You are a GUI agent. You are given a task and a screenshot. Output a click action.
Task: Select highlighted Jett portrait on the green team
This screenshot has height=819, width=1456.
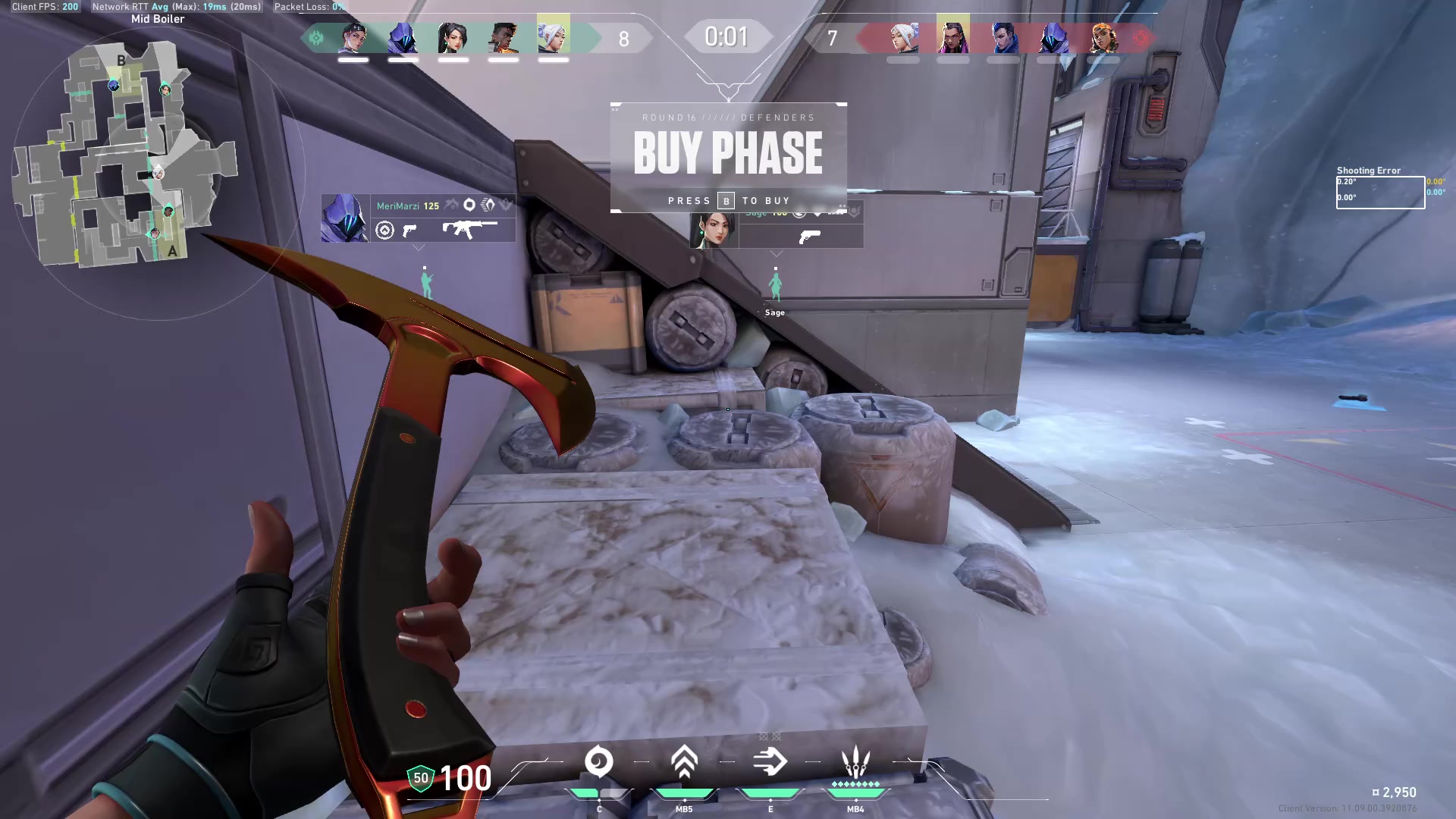(553, 36)
